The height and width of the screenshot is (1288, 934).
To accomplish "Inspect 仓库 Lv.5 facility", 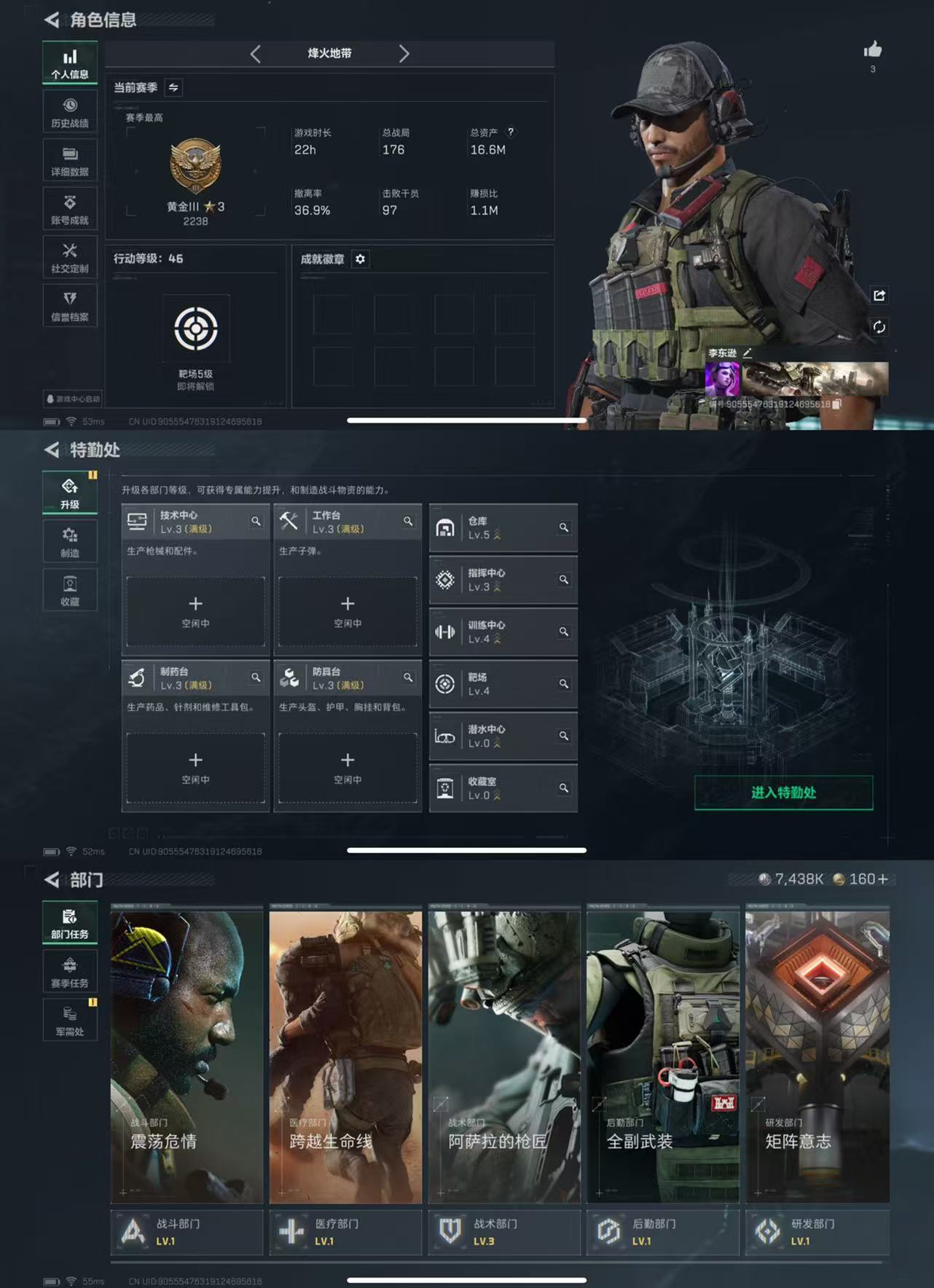I will point(503,527).
